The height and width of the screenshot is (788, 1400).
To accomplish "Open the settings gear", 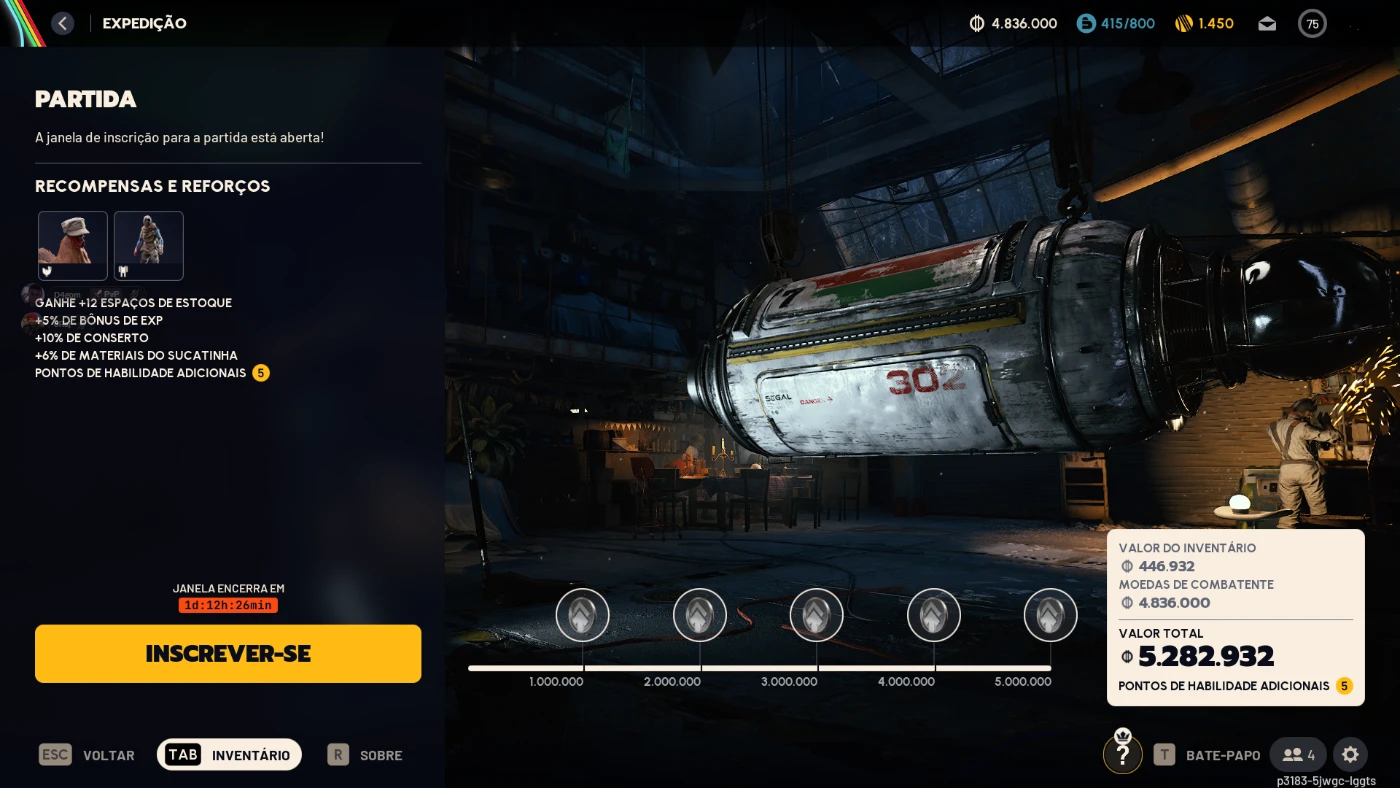I will (x=1350, y=754).
